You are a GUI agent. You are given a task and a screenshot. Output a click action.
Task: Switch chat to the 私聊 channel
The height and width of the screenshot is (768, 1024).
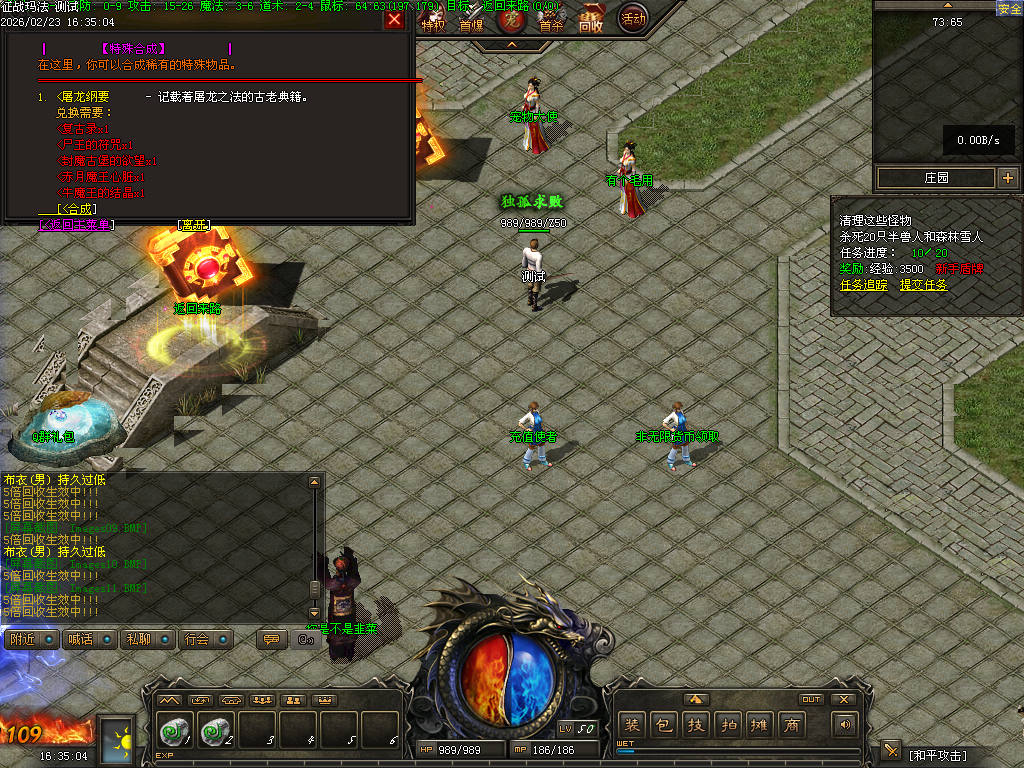(x=147, y=639)
